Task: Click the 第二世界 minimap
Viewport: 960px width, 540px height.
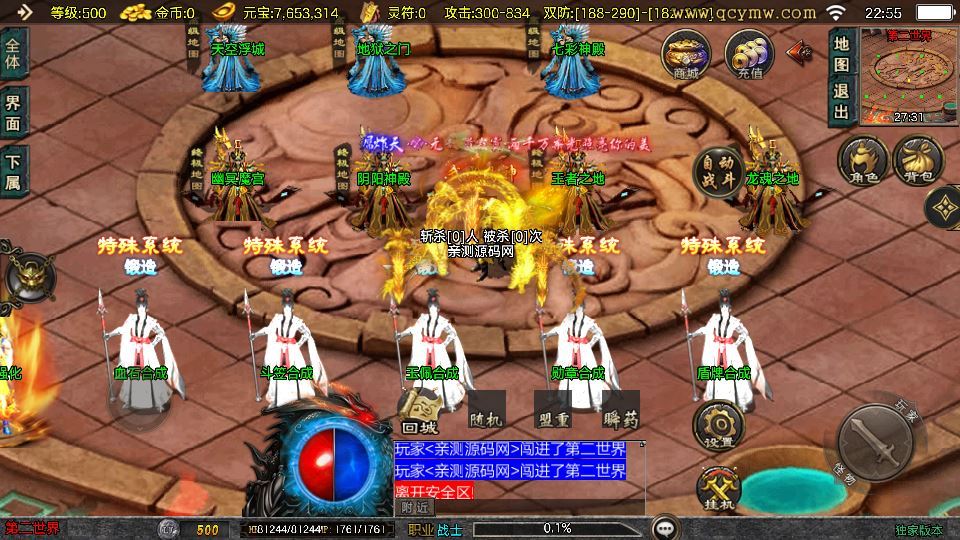Action: coord(907,77)
